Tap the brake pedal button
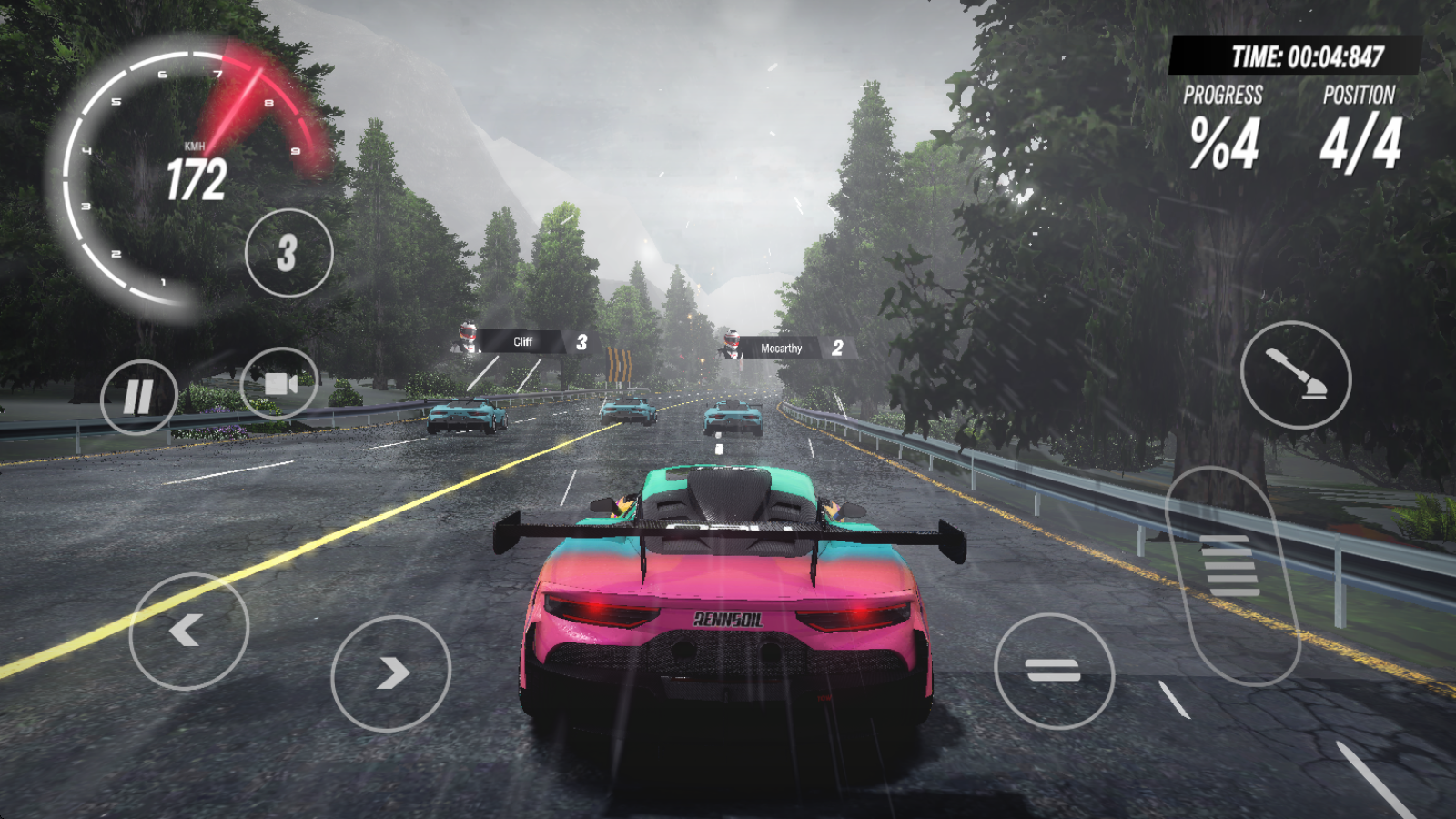Viewport: 1456px width, 819px height. coord(1054,671)
